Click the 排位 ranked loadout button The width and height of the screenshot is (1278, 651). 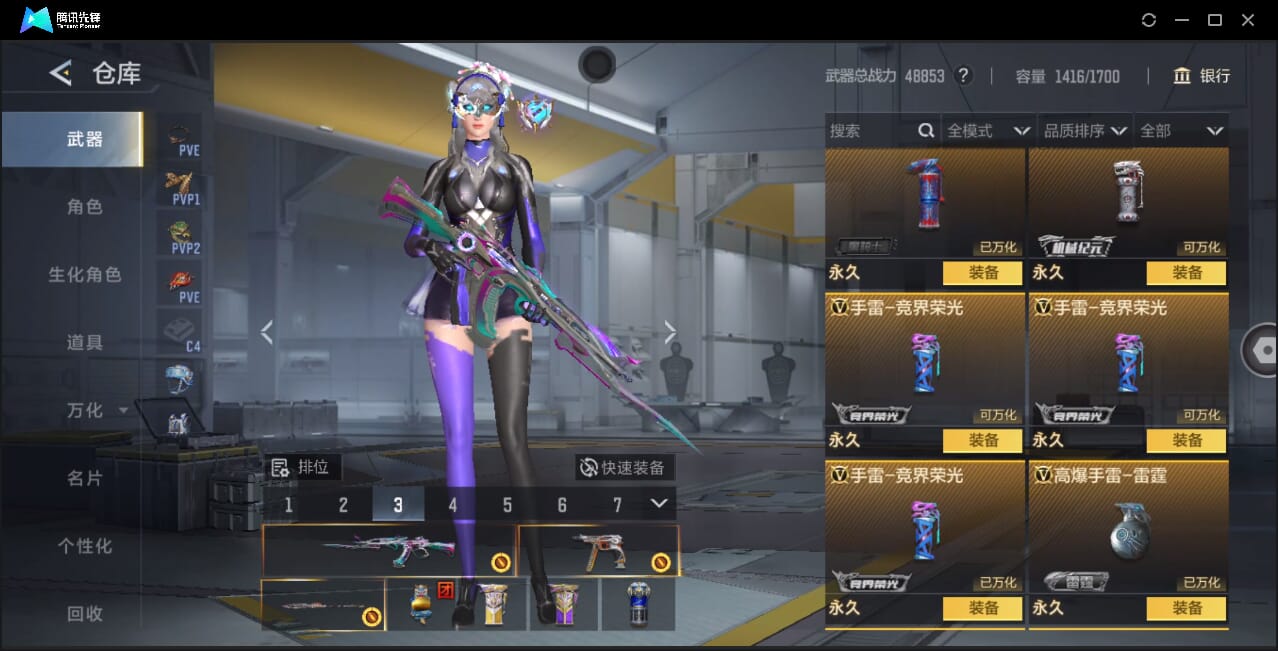pyautogui.click(x=304, y=467)
